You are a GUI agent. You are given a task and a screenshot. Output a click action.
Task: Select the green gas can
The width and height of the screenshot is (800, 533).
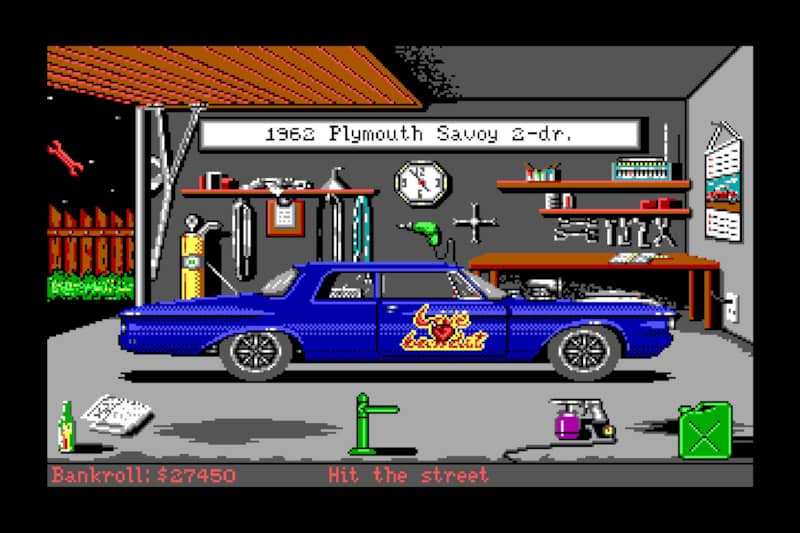(705, 430)
